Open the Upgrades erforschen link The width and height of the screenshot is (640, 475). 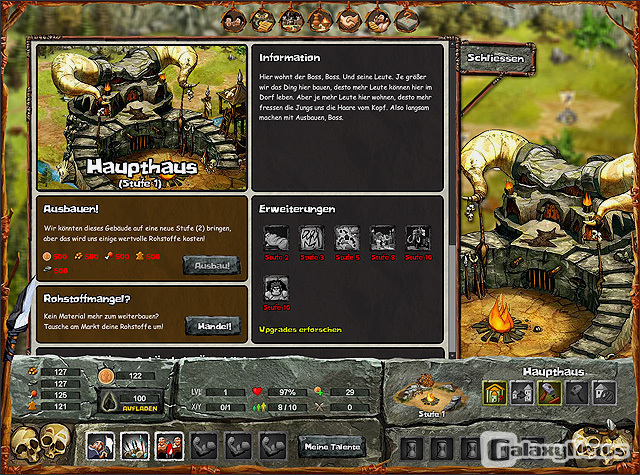[x=299, y=329]
